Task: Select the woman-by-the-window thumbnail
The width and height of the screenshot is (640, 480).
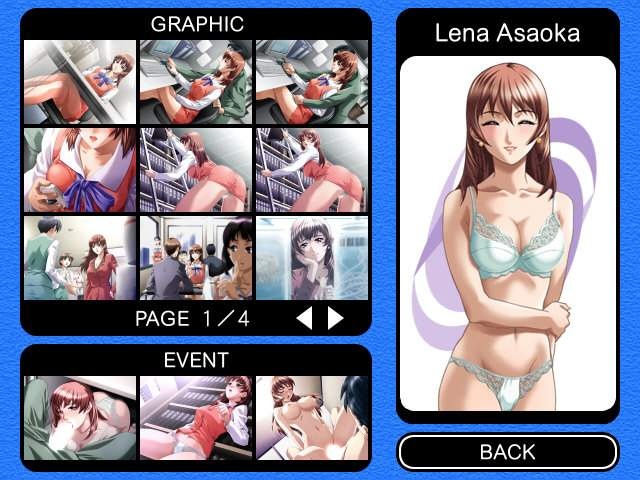Action: pos(312,258)
